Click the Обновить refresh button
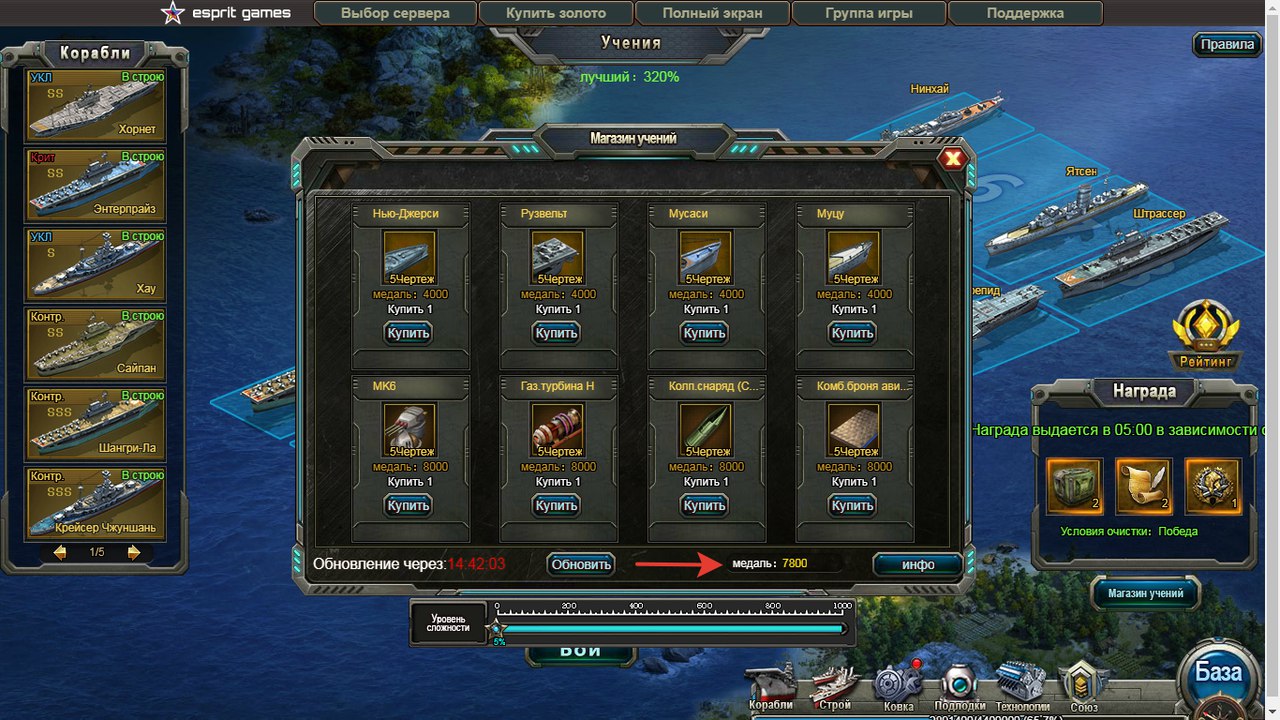 coord(581,564)
